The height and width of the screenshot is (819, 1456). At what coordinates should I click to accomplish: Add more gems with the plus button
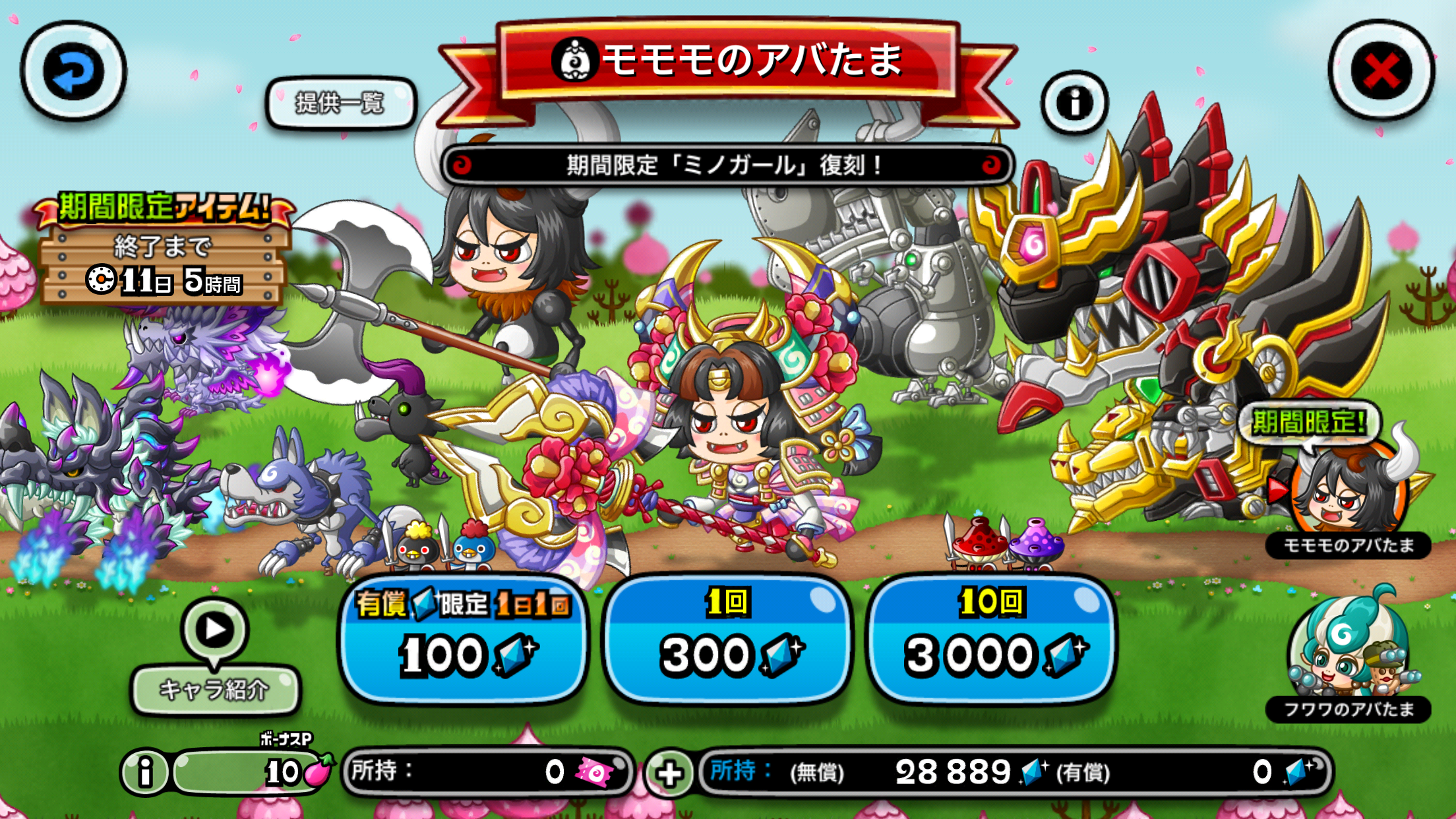tap(669, 773)
